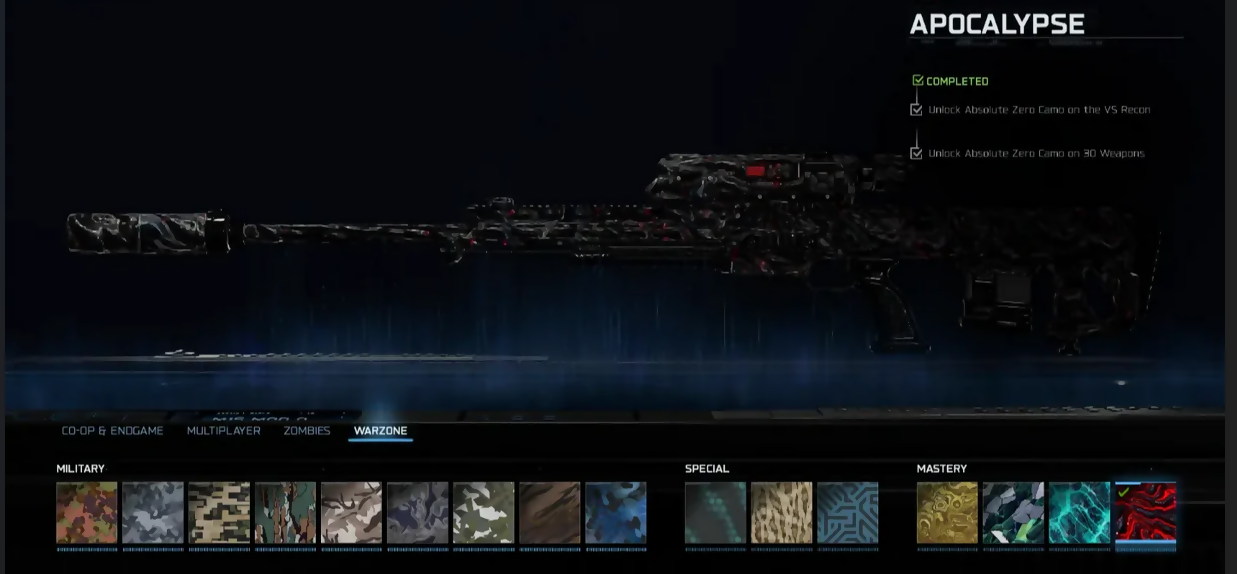Viewport: 1237px width, 574px height.
Task: Select the Zombies tab
Action: click(306, 431)
